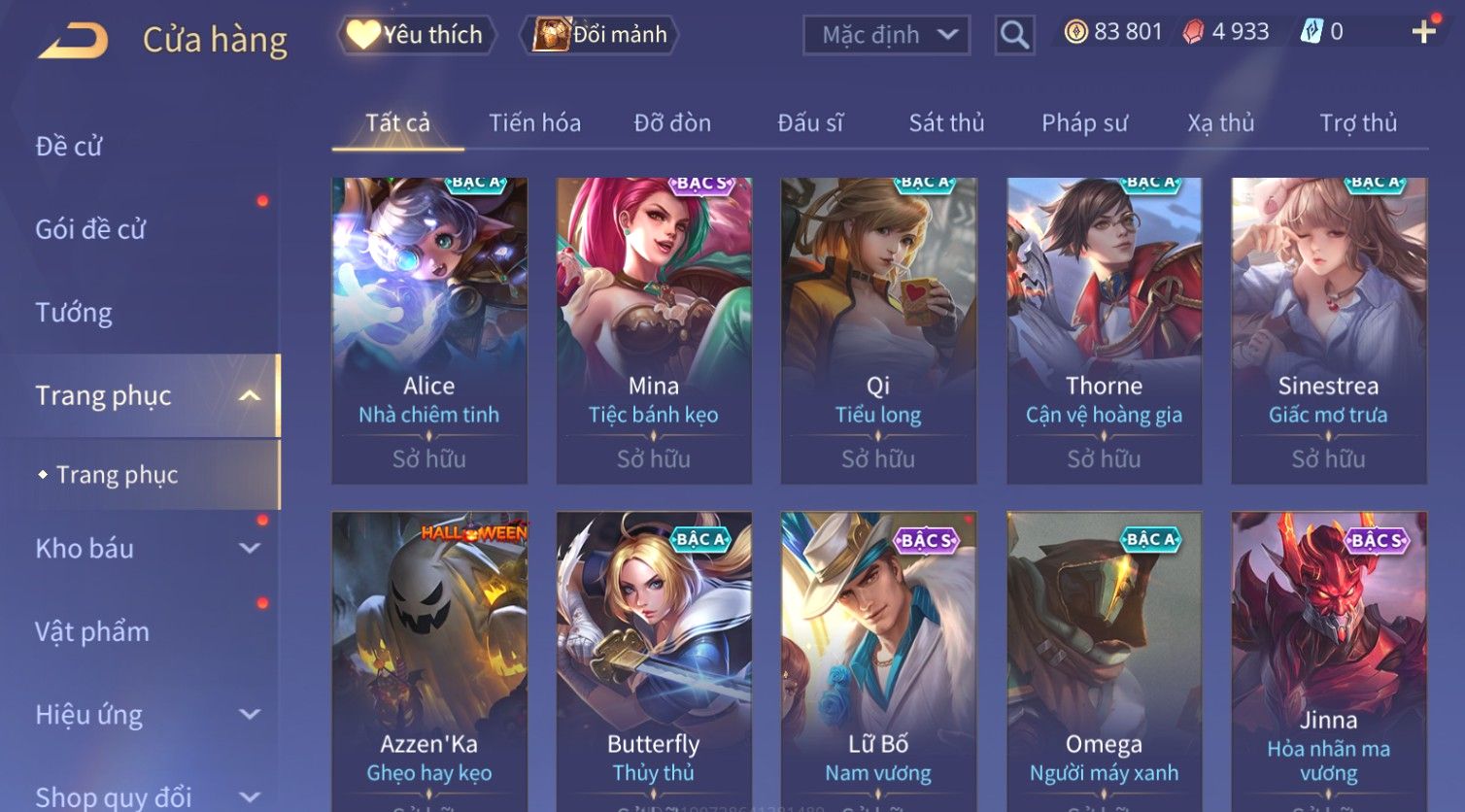Select the Đỡ đòn category tab
This screenshot has height=812, width=1465.
(672, 123)
